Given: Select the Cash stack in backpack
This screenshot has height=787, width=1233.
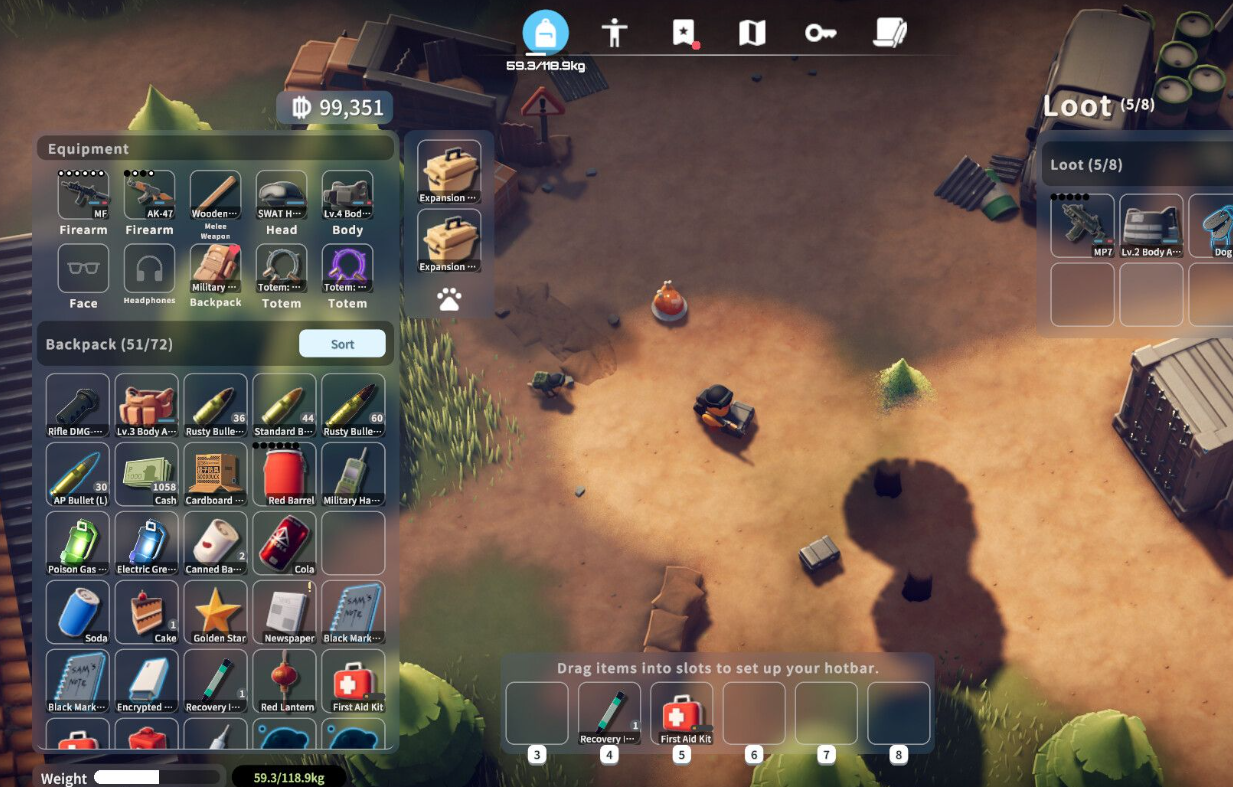Looking at the screenshot, I should click(149, 475).
